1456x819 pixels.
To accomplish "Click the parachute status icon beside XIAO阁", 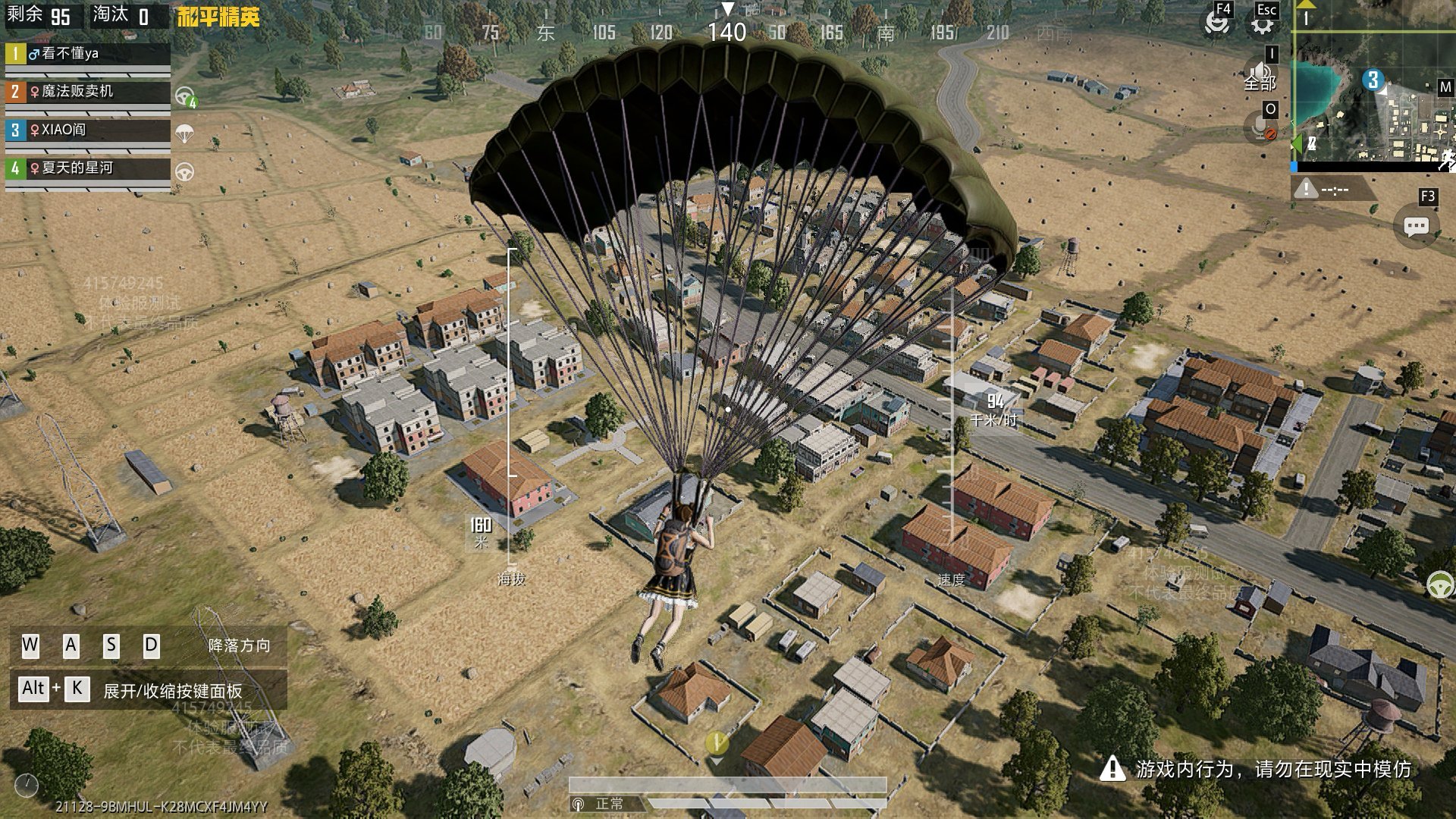I will (184, 134).
